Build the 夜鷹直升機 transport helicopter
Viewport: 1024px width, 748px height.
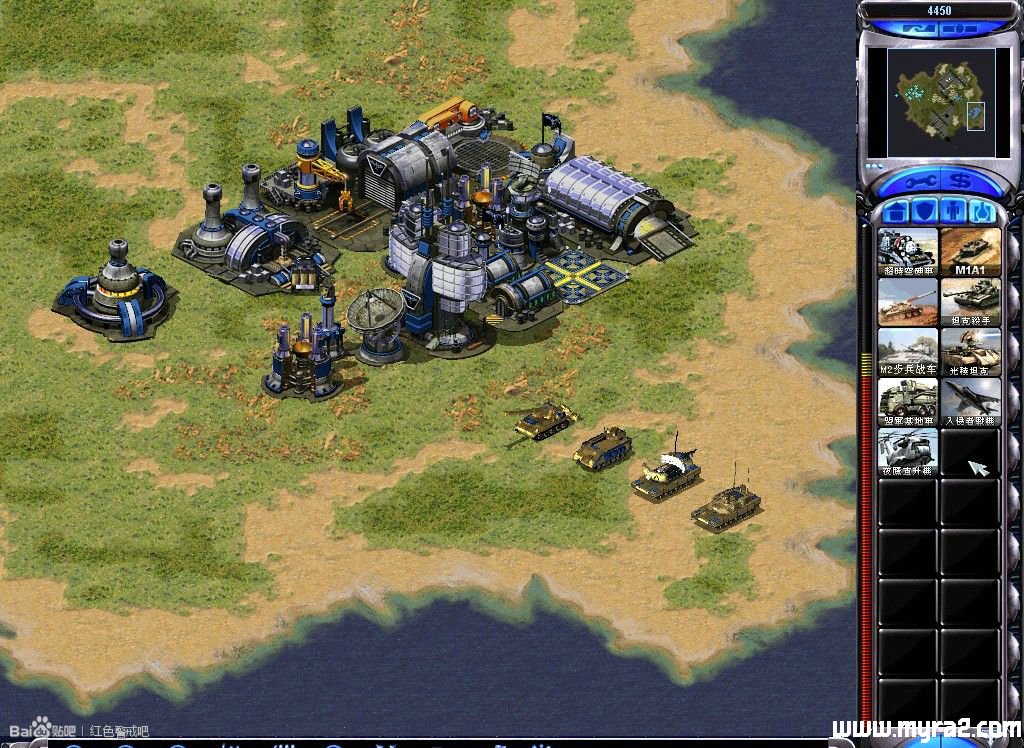click(908, 452)
